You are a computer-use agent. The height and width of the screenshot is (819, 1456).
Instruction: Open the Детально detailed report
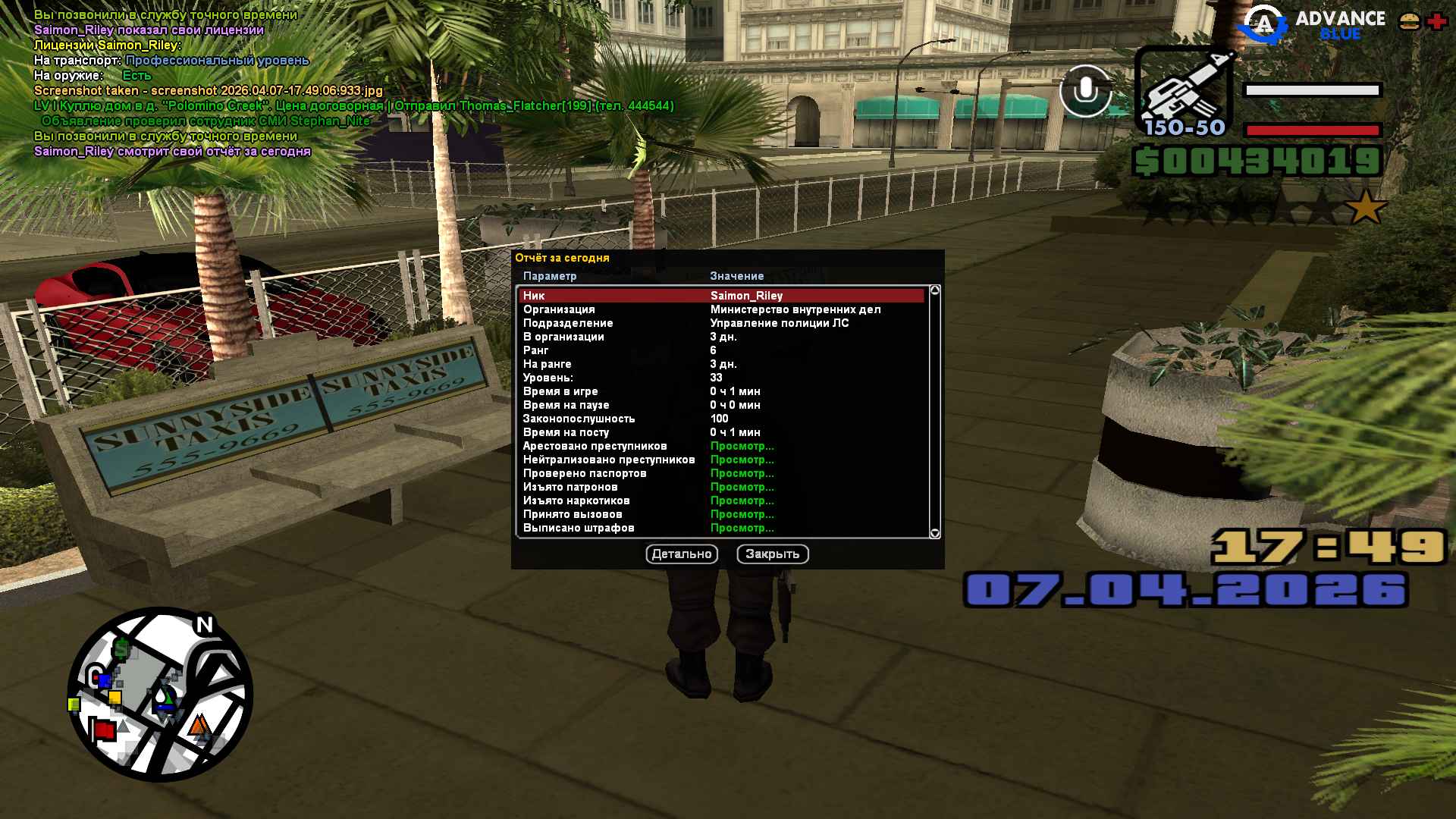[682, 554]
